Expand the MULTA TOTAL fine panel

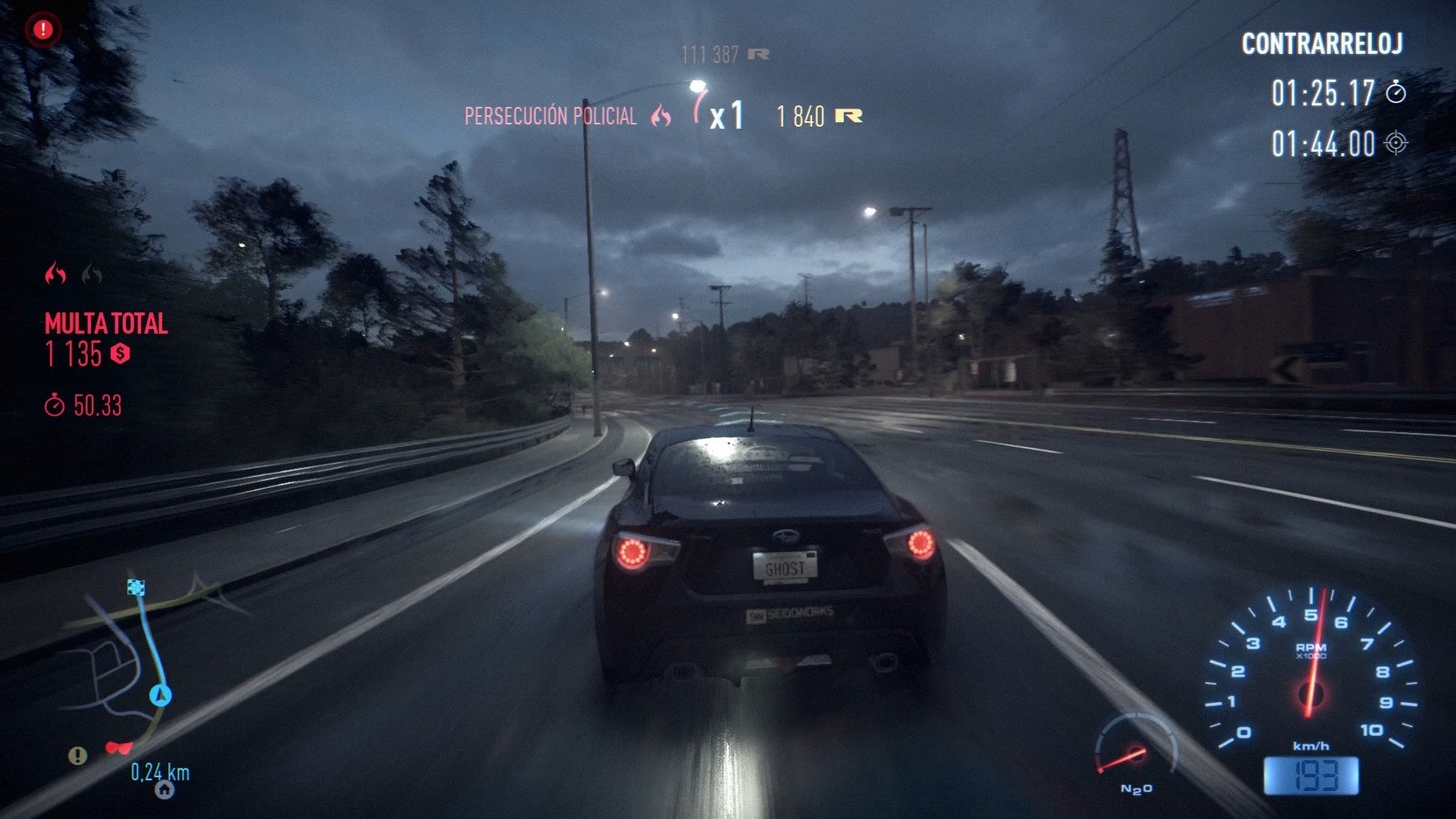pyautogui.click(x=105, y=323)
